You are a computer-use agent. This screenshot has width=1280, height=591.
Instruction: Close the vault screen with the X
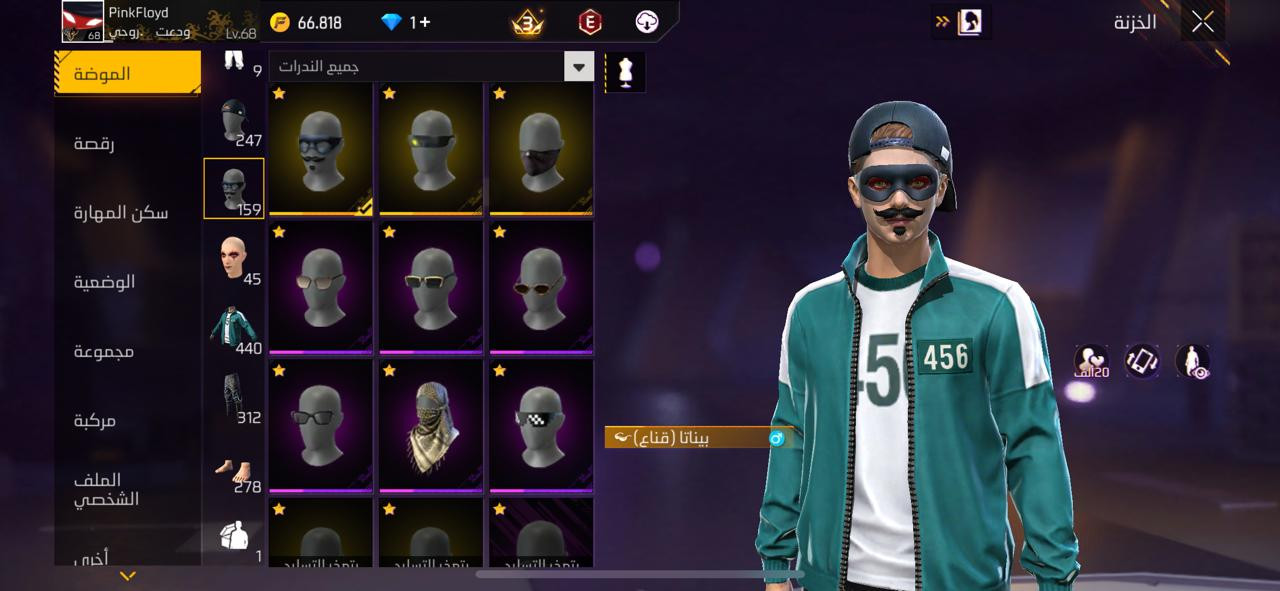click(1202, 22)
